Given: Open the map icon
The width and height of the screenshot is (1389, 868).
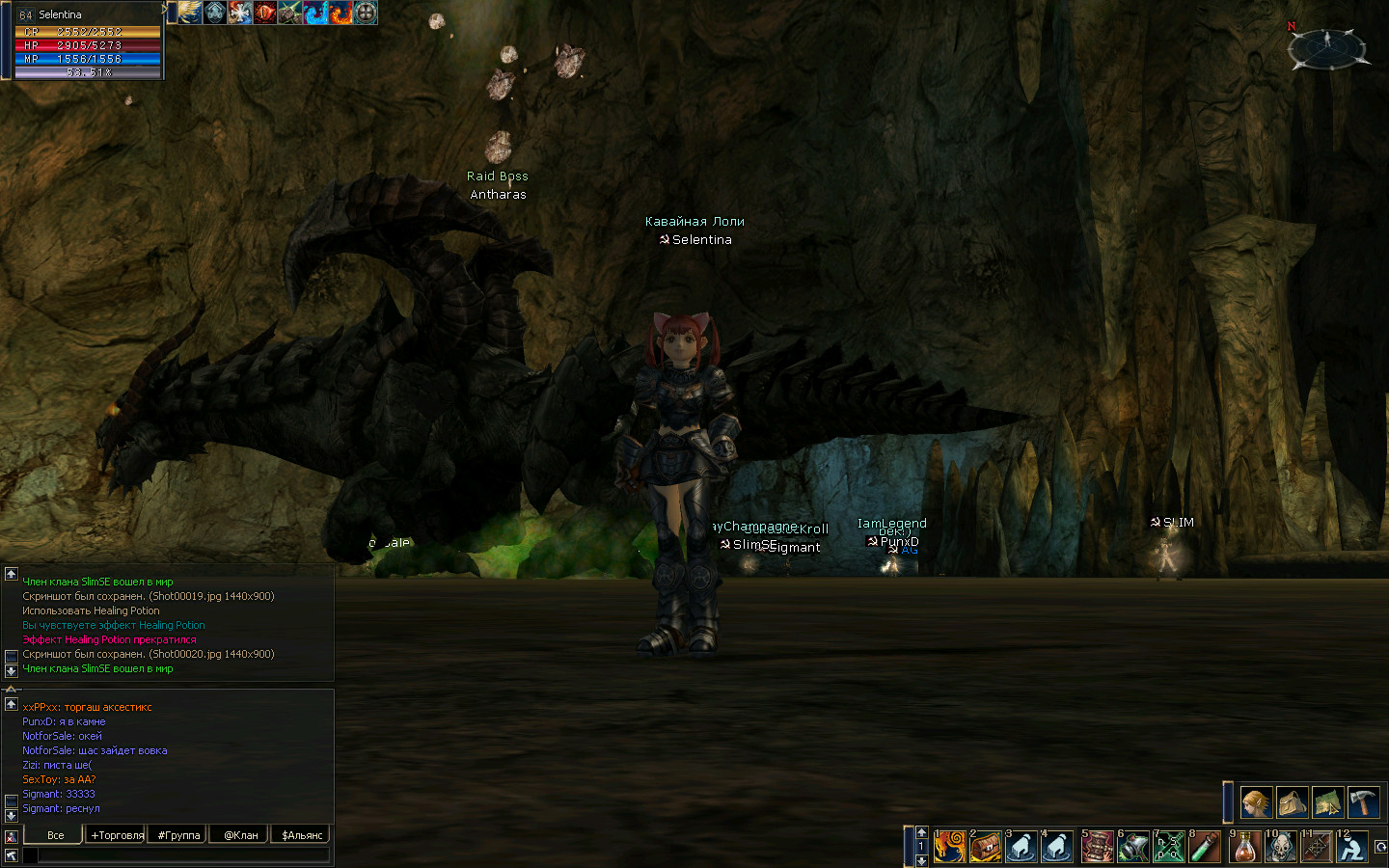Looking at the screenshot, I should point(1327,802).
